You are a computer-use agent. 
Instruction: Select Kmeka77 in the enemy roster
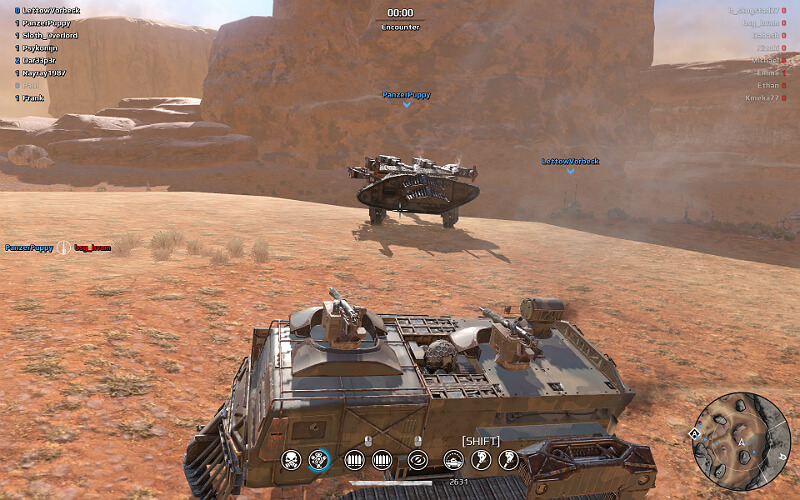(x=761, y=98)
